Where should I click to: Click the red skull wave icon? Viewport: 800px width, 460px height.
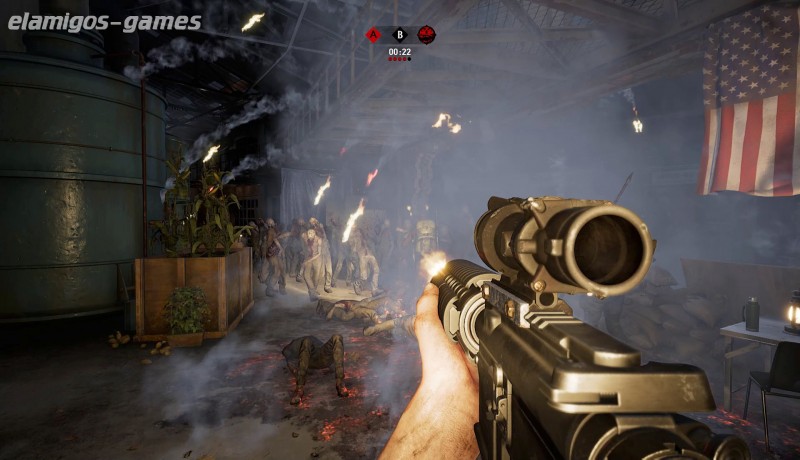pos(426,35)
